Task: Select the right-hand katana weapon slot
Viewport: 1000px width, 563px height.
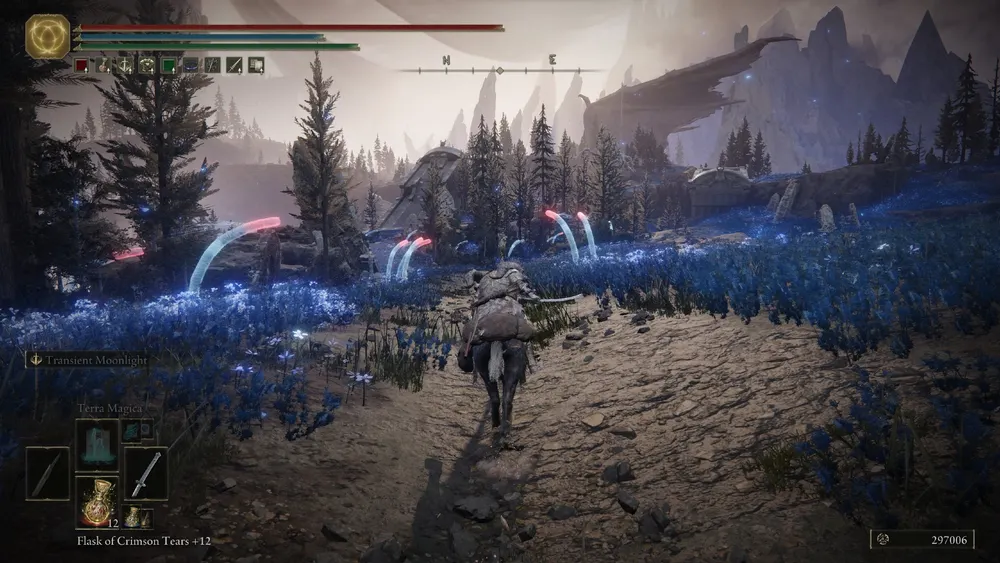Action: (146, 473)
